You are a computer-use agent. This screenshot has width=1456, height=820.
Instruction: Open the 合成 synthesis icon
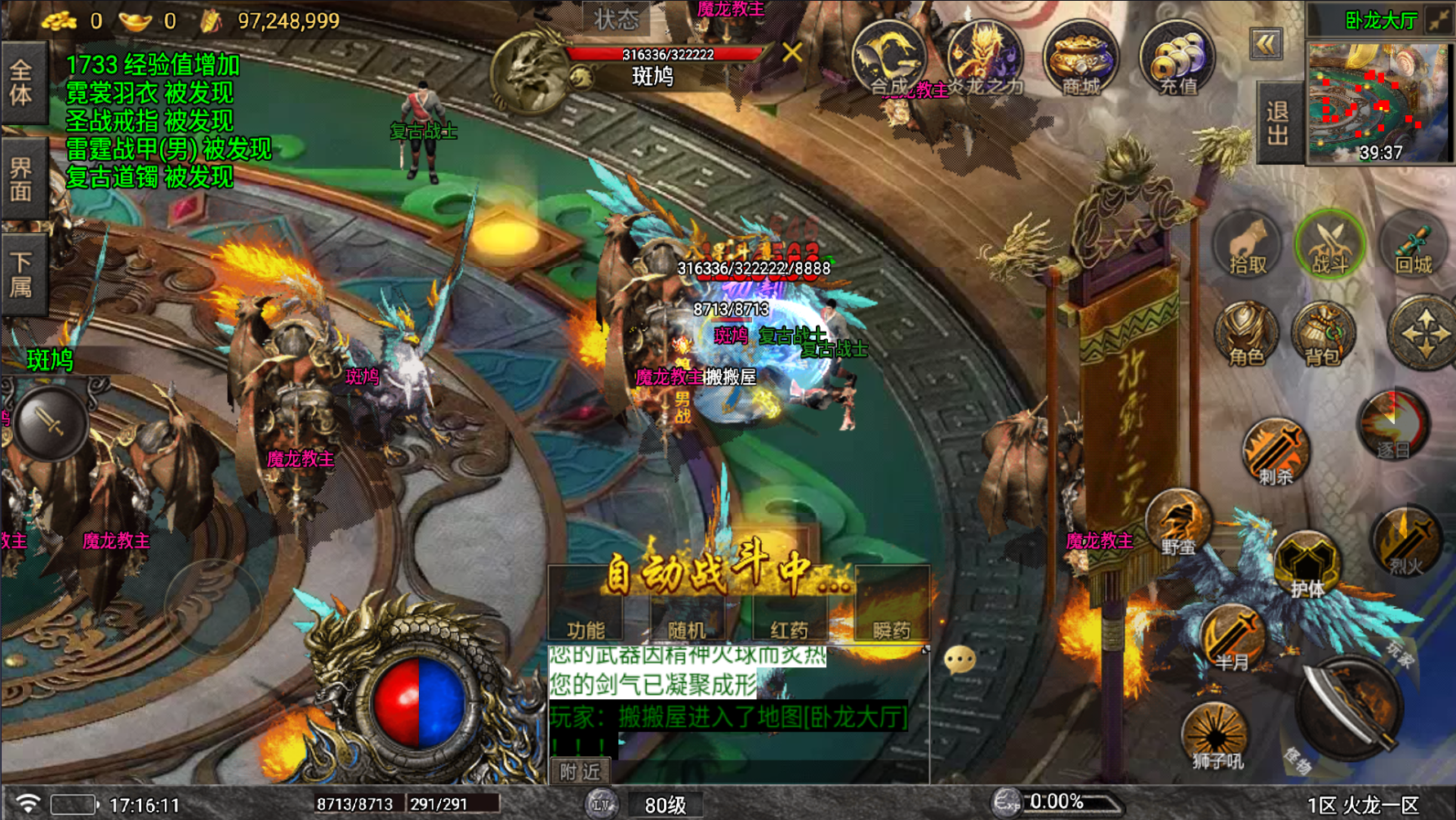coord(888,59)
